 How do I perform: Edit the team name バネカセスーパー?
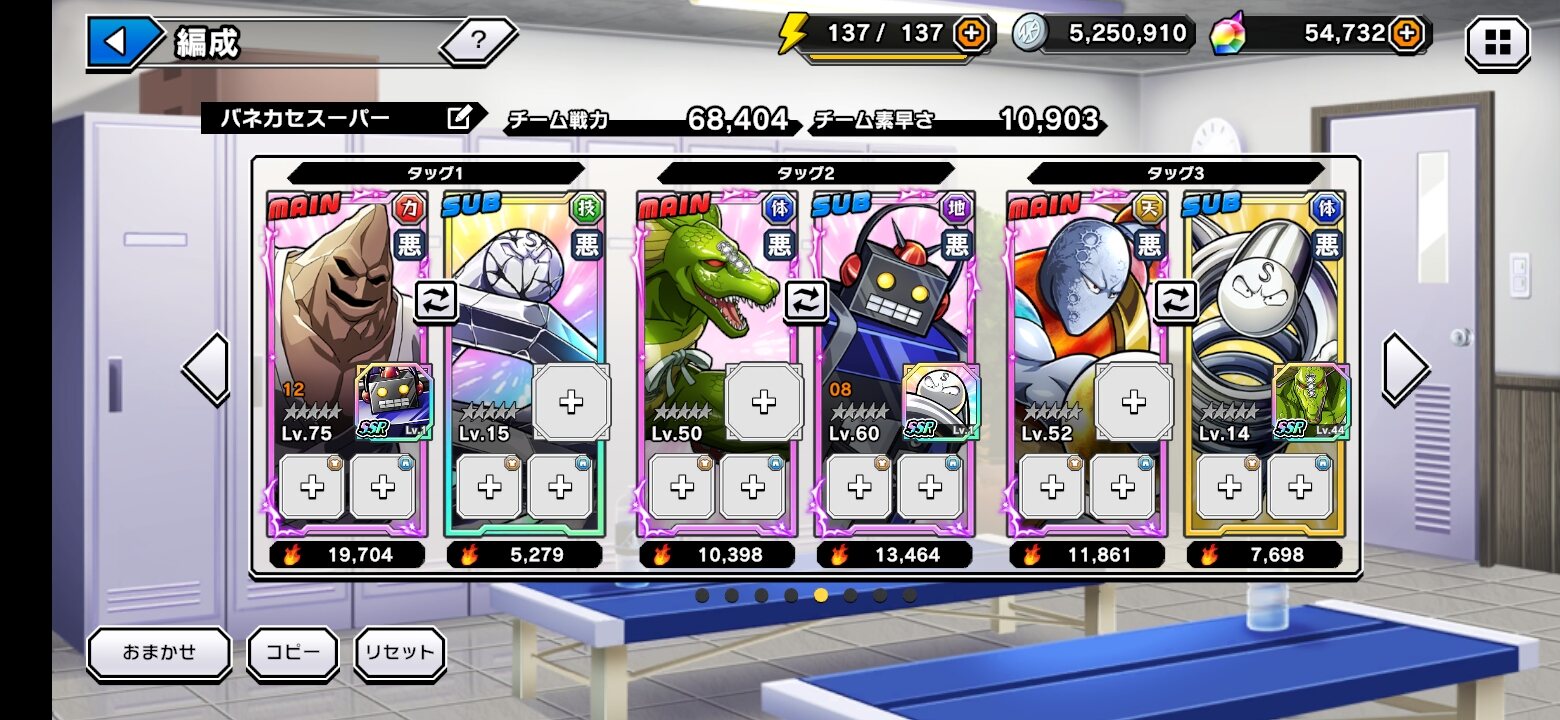(459, 119)
